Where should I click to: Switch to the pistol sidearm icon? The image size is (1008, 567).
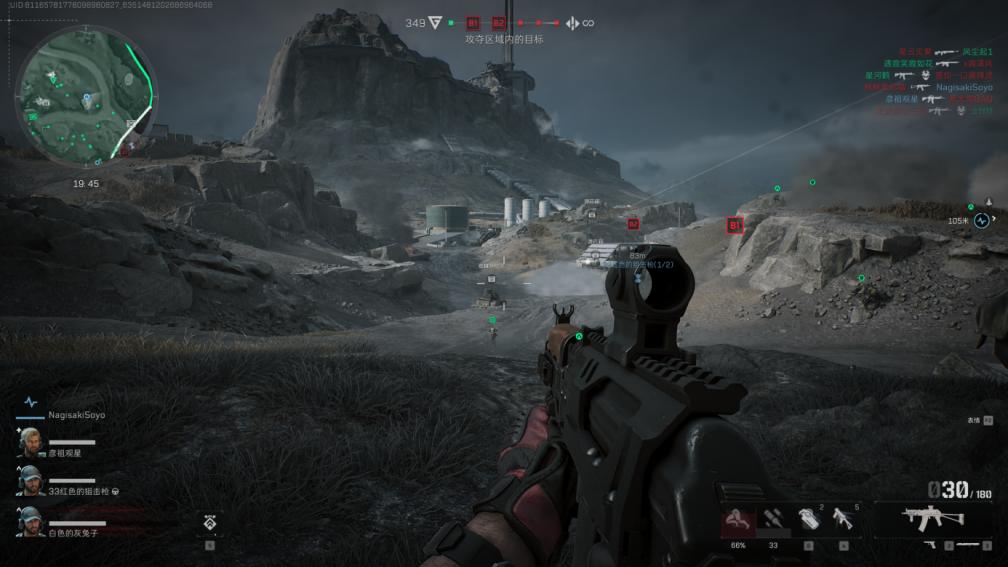(x=930, y=545)
